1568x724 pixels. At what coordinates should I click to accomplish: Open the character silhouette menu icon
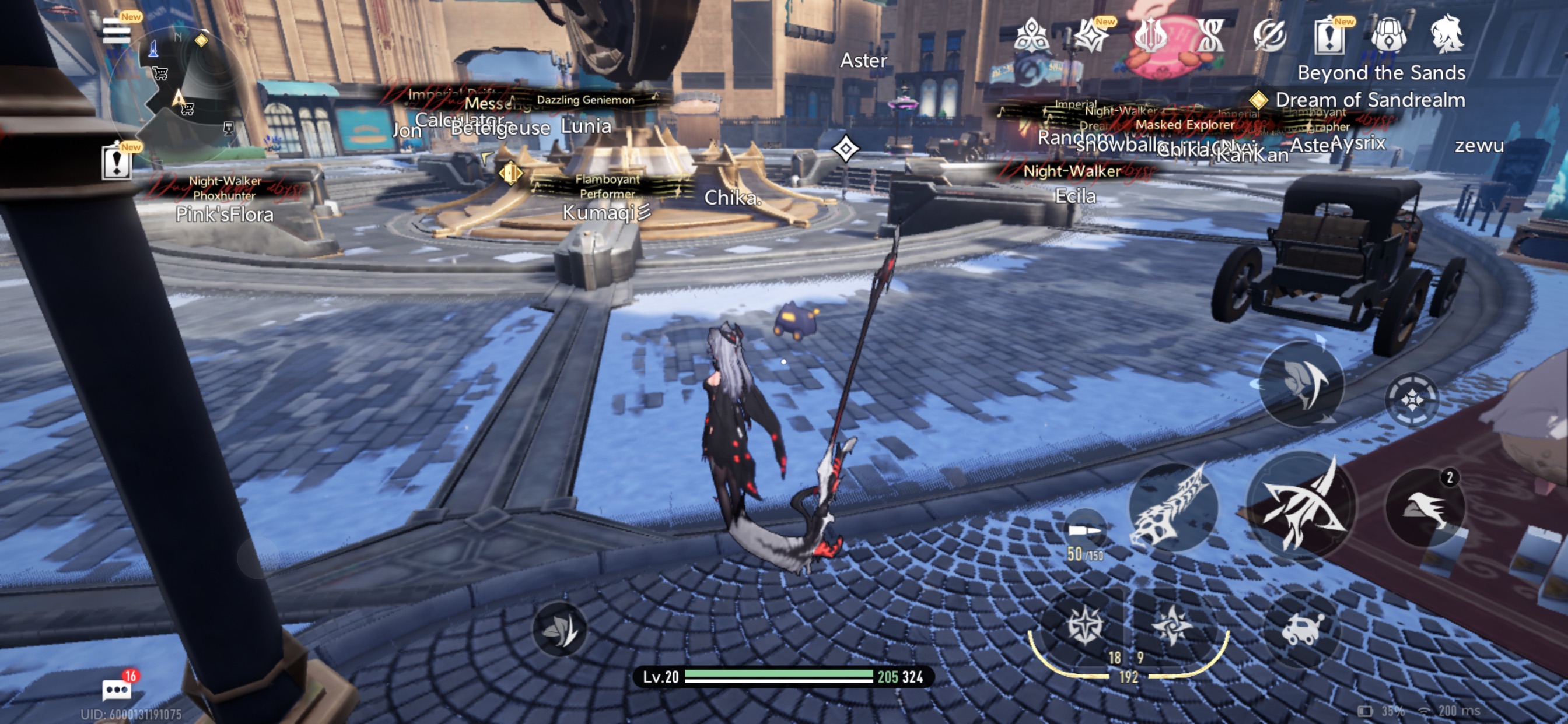click(1447, 34)
